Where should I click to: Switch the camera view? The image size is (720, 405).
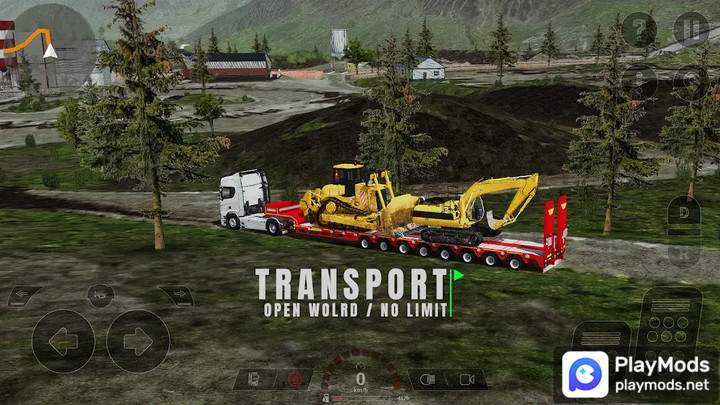tap(466, 380)
